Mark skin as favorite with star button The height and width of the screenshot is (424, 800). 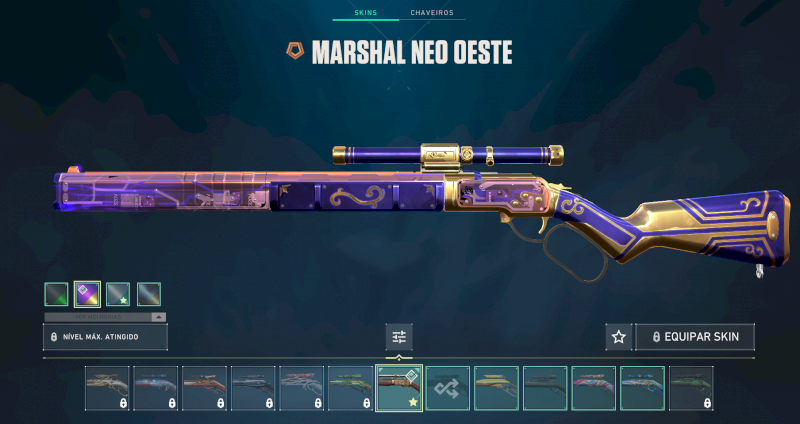click(x=619, y=337)
